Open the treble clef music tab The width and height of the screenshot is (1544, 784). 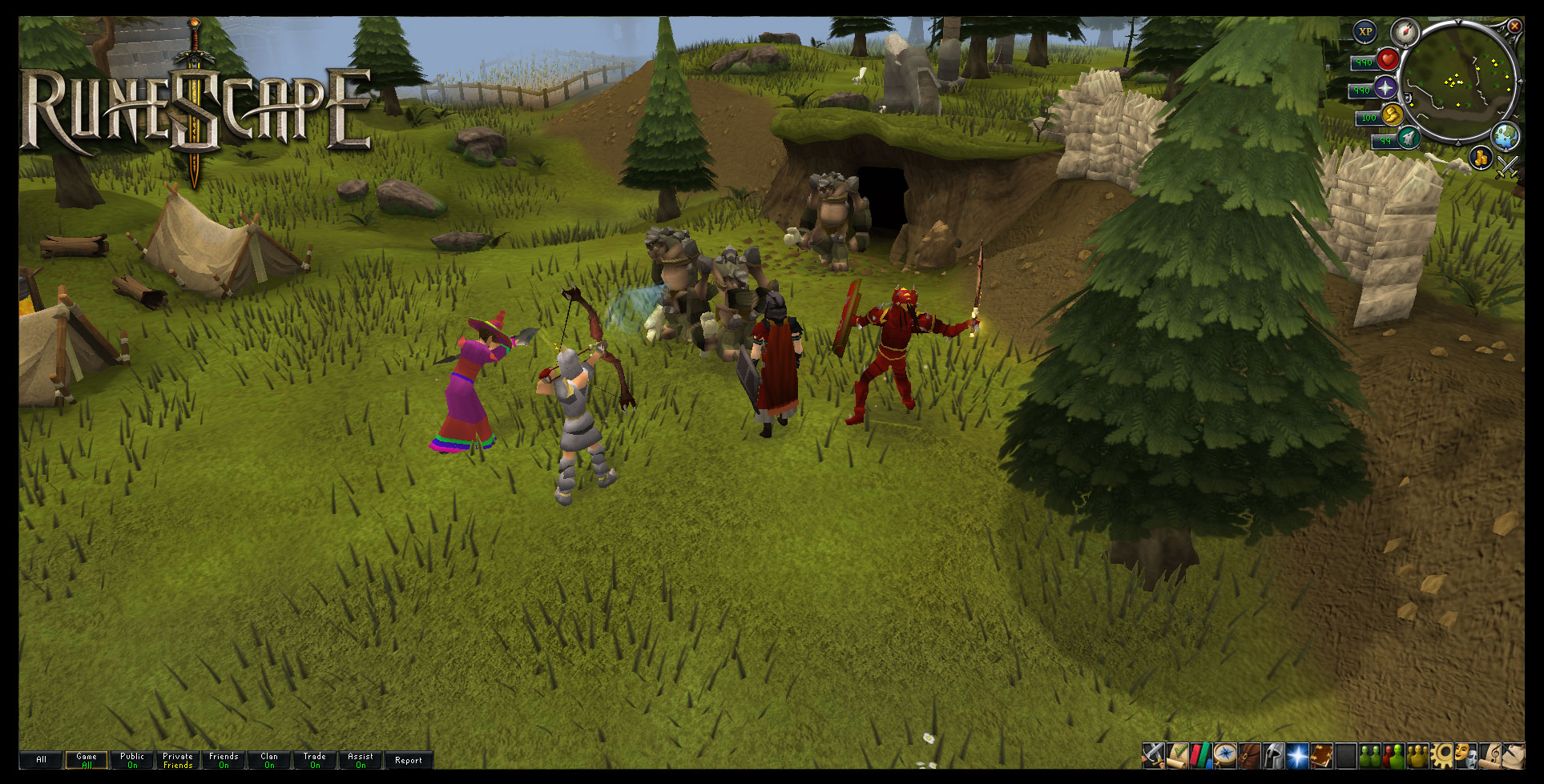1490,755
